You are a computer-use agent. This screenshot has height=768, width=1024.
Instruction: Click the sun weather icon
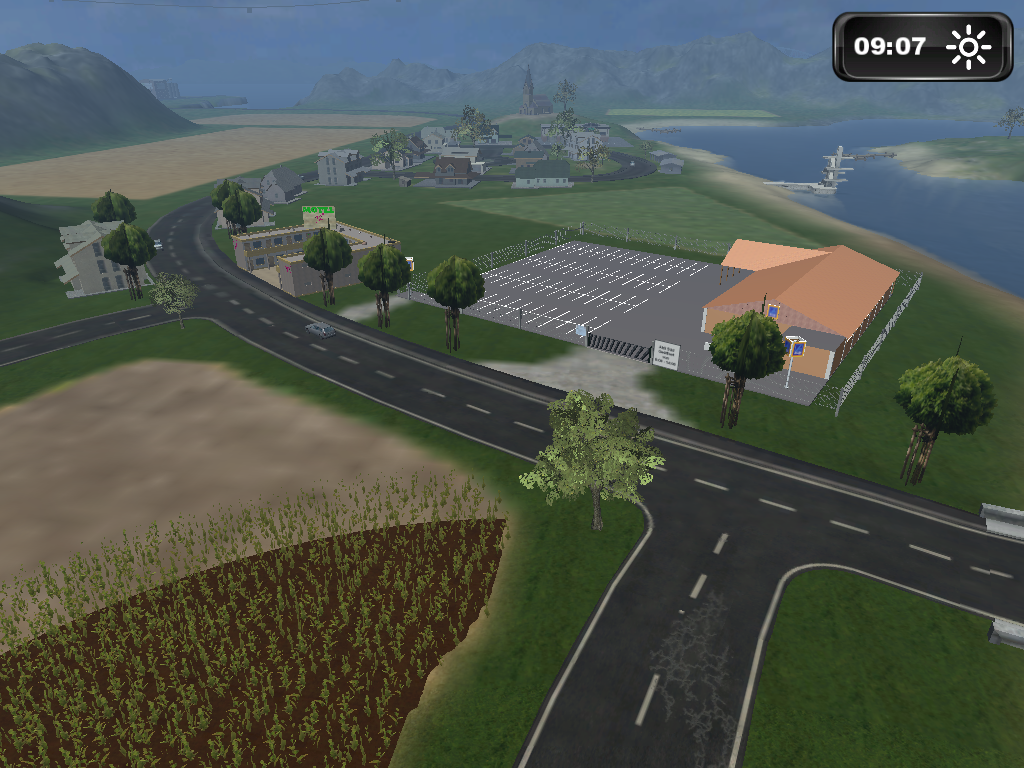(x=968, y=47)
